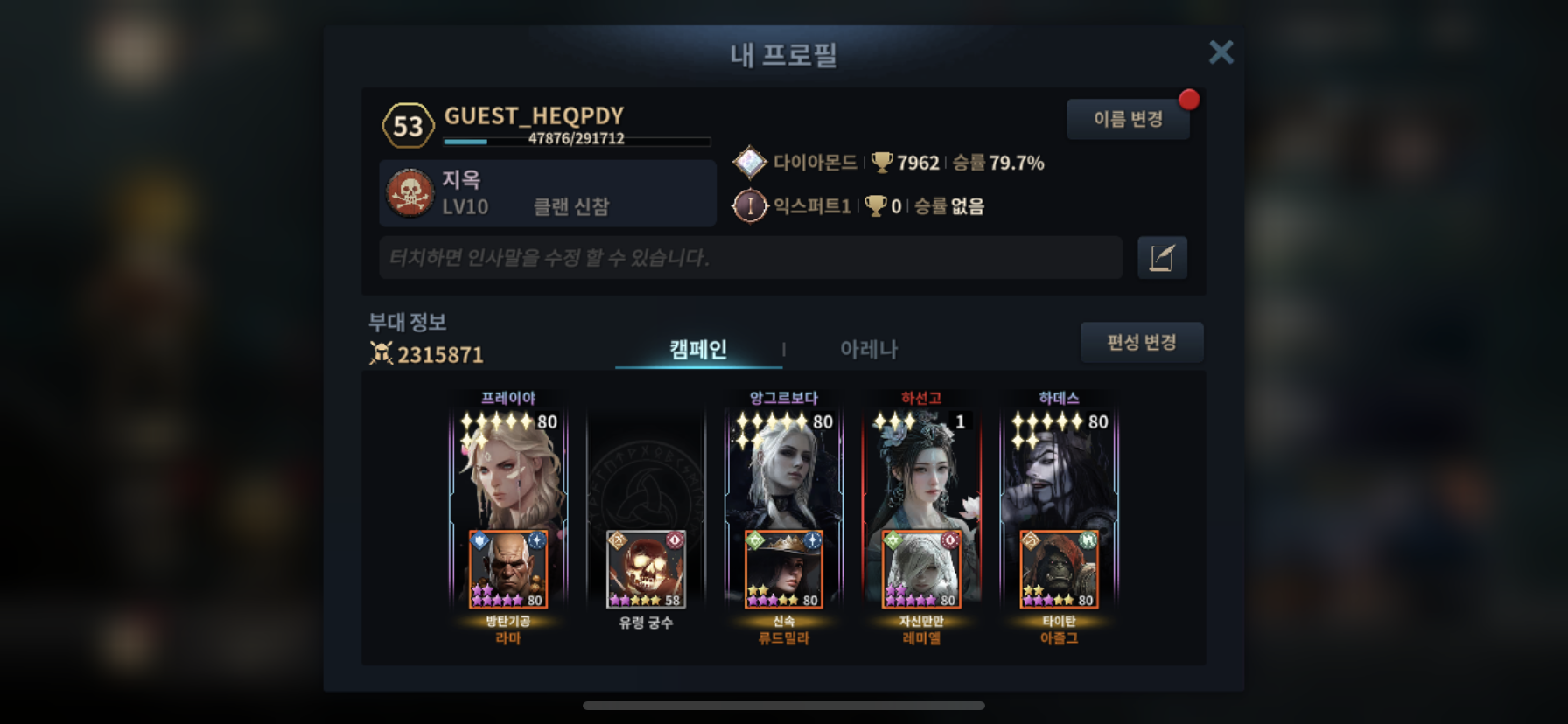This screenshot has height=724, width=1568.
Task: Choose the 레미엘 unit portrait
Action: (x=921, y=569)
